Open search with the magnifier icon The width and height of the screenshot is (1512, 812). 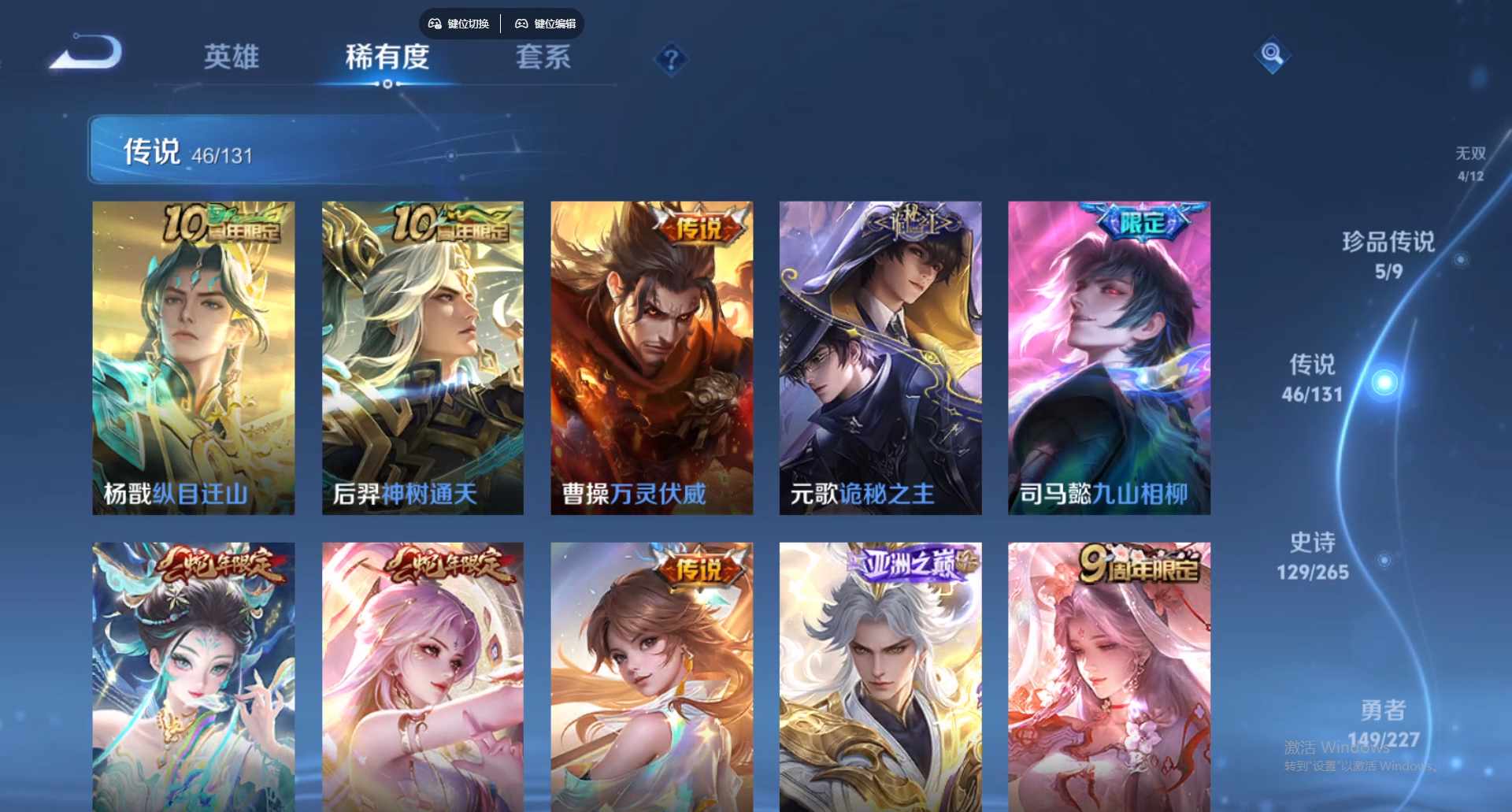pyautogui.click(x=1273, y=57)
